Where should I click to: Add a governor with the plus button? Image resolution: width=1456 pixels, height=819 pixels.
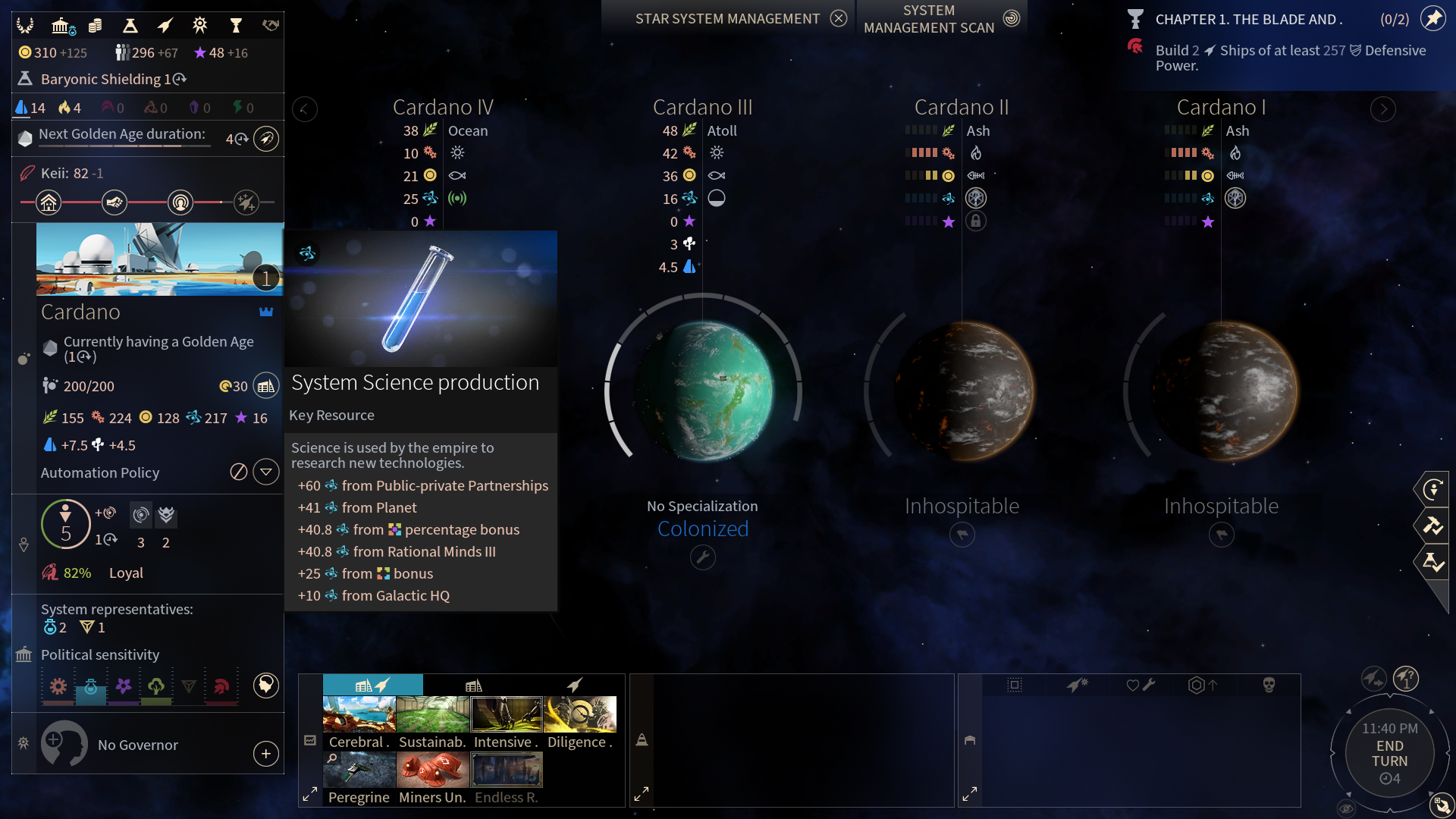[x=265, y=754]
